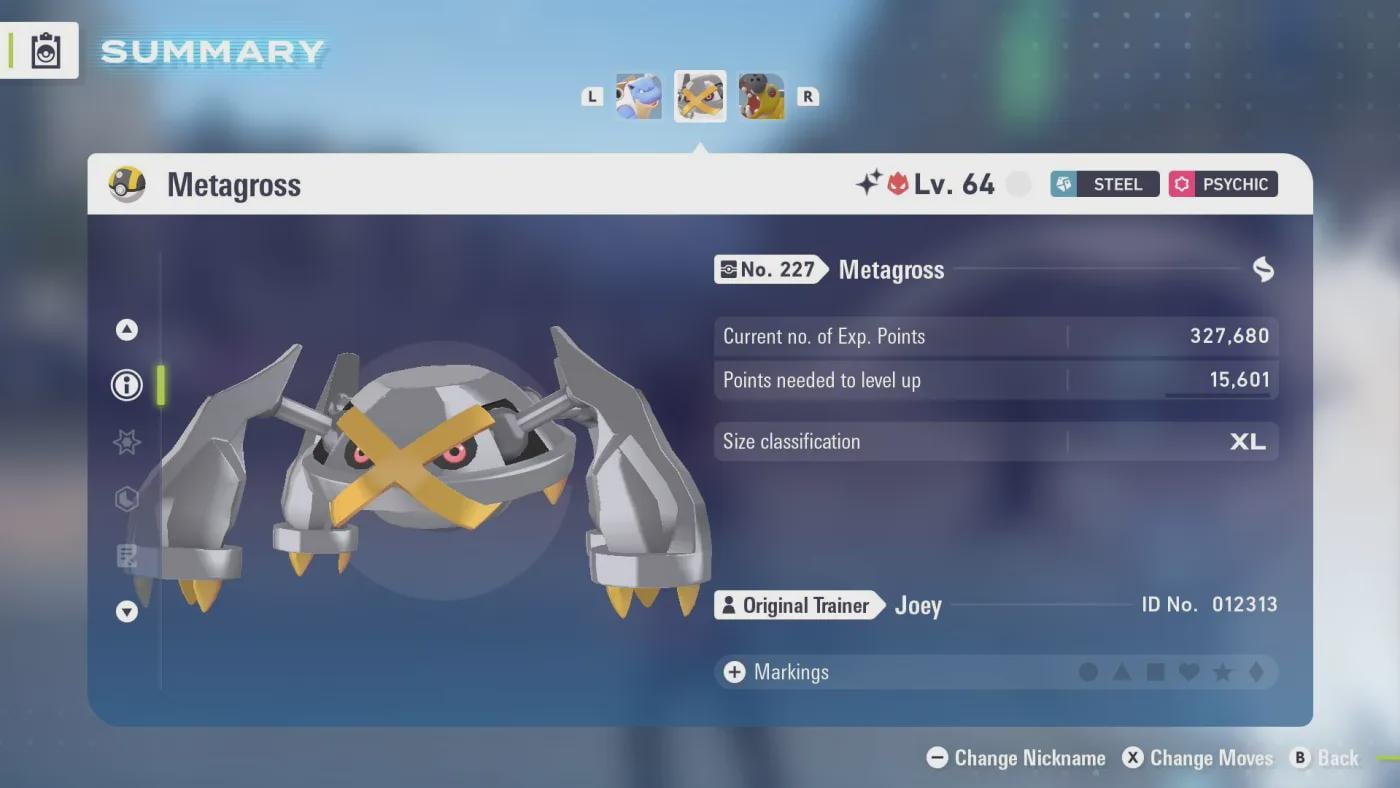This screenshot has width=1400, height=788.
Task: Toggle the circle marking
Action: pyautogui.click(x=1088, y=672)
